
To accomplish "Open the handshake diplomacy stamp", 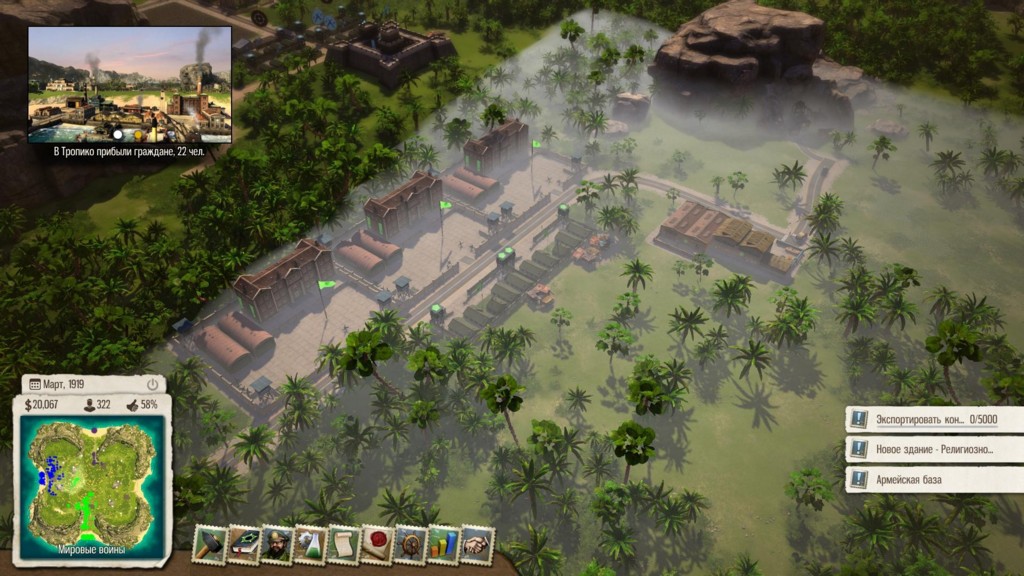I will pos(477,544).
